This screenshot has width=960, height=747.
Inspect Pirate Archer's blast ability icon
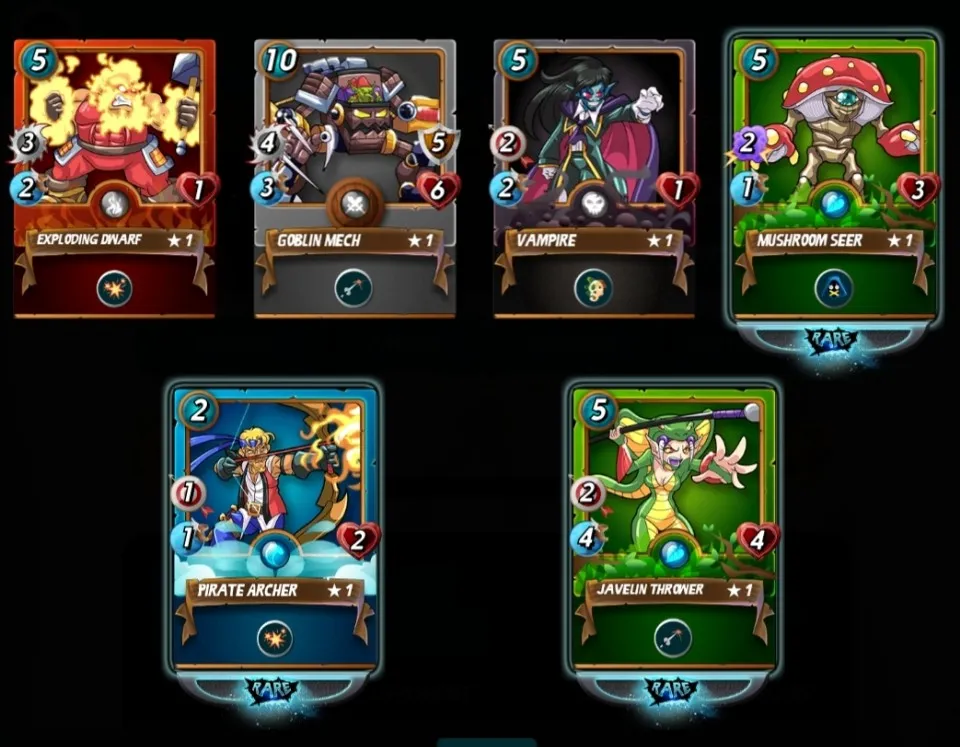click(x=274, y=638)
